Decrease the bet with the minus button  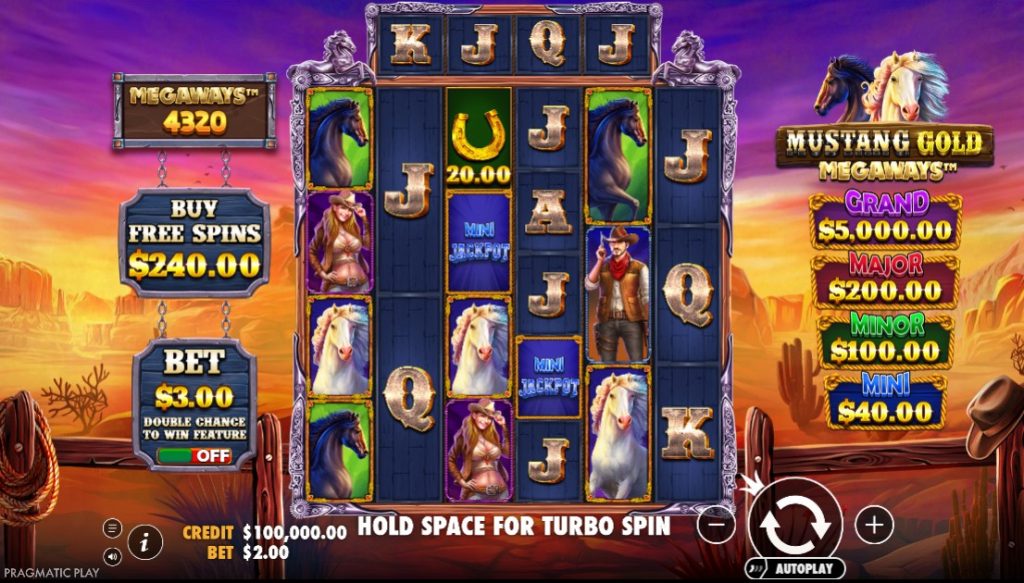click(716, 524)
